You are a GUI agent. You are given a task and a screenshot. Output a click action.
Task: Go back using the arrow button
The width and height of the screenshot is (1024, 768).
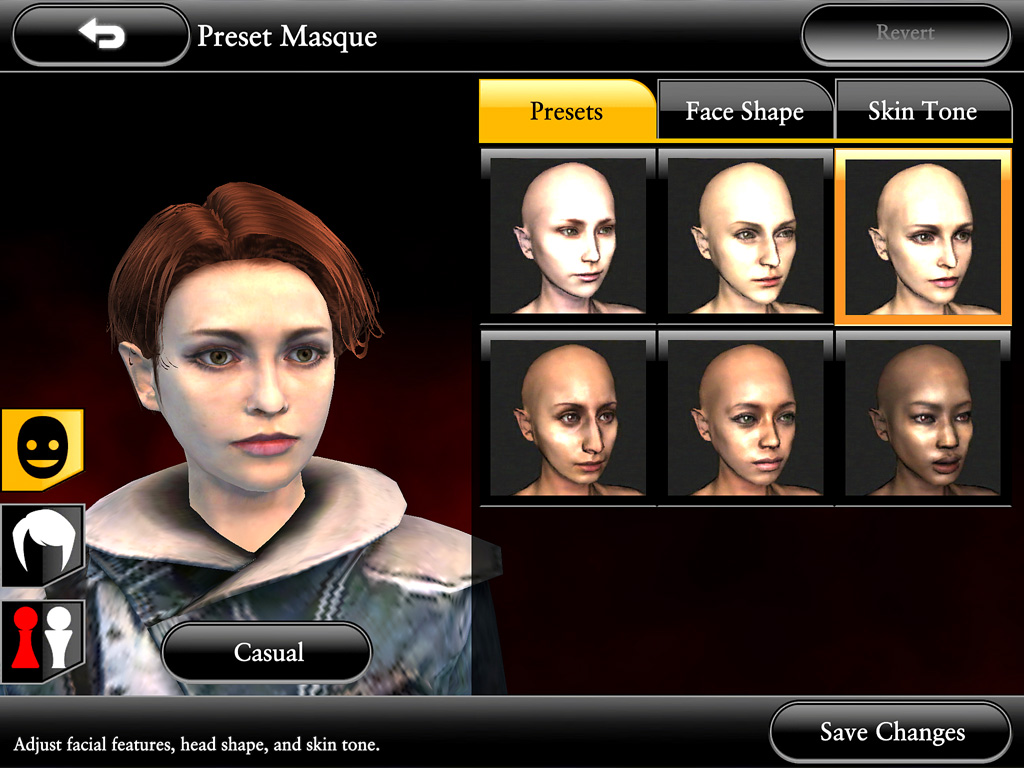point(101,36)
